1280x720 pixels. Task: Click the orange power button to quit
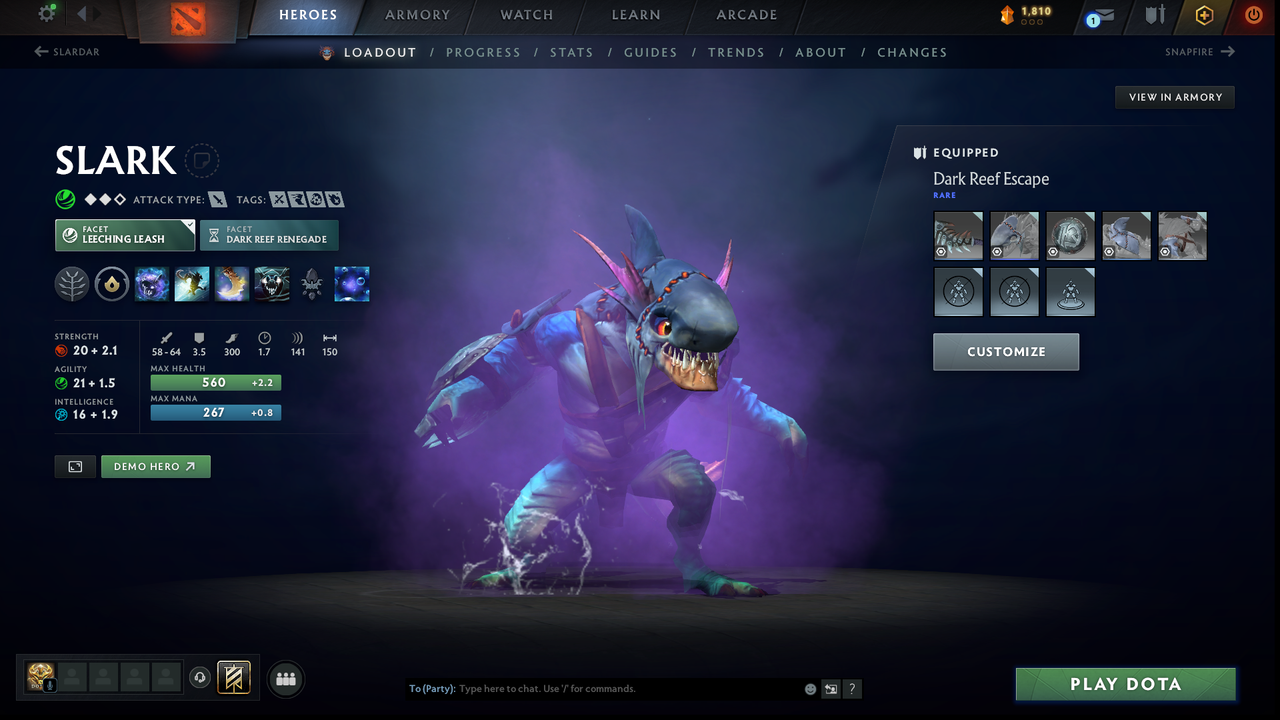[1253, 15]
